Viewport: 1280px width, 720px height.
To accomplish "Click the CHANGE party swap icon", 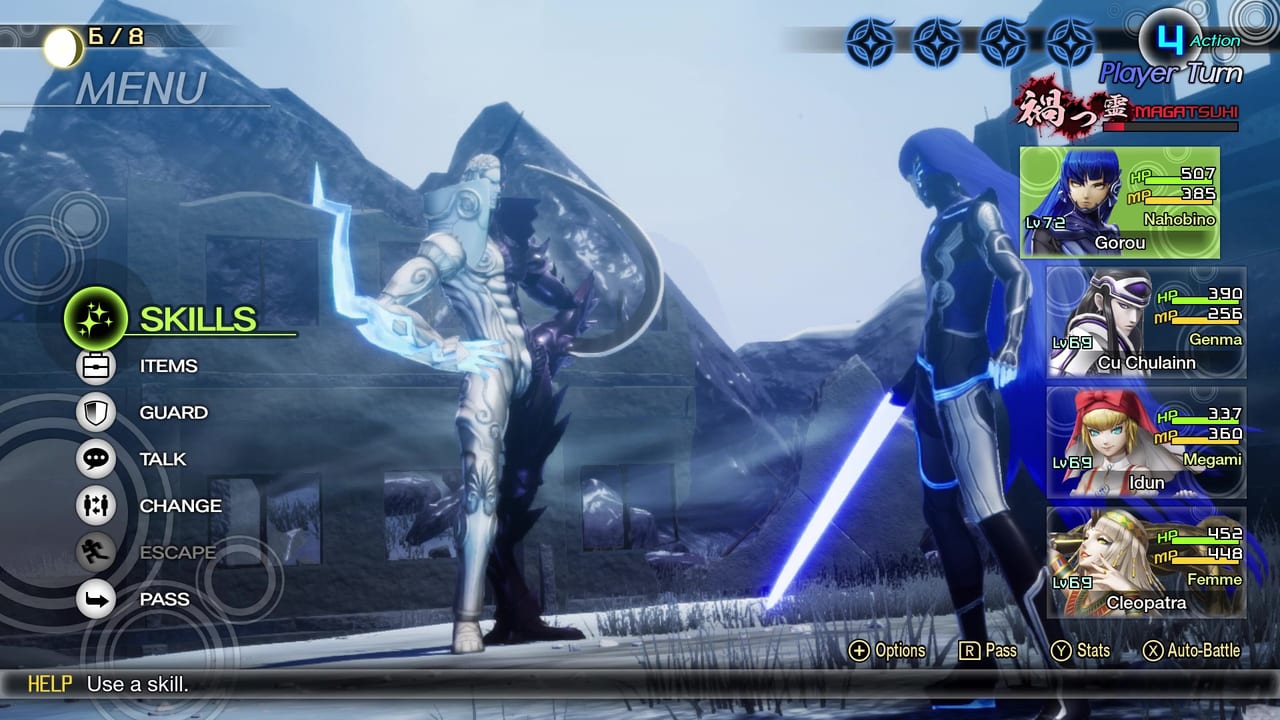I will [96, 506].
